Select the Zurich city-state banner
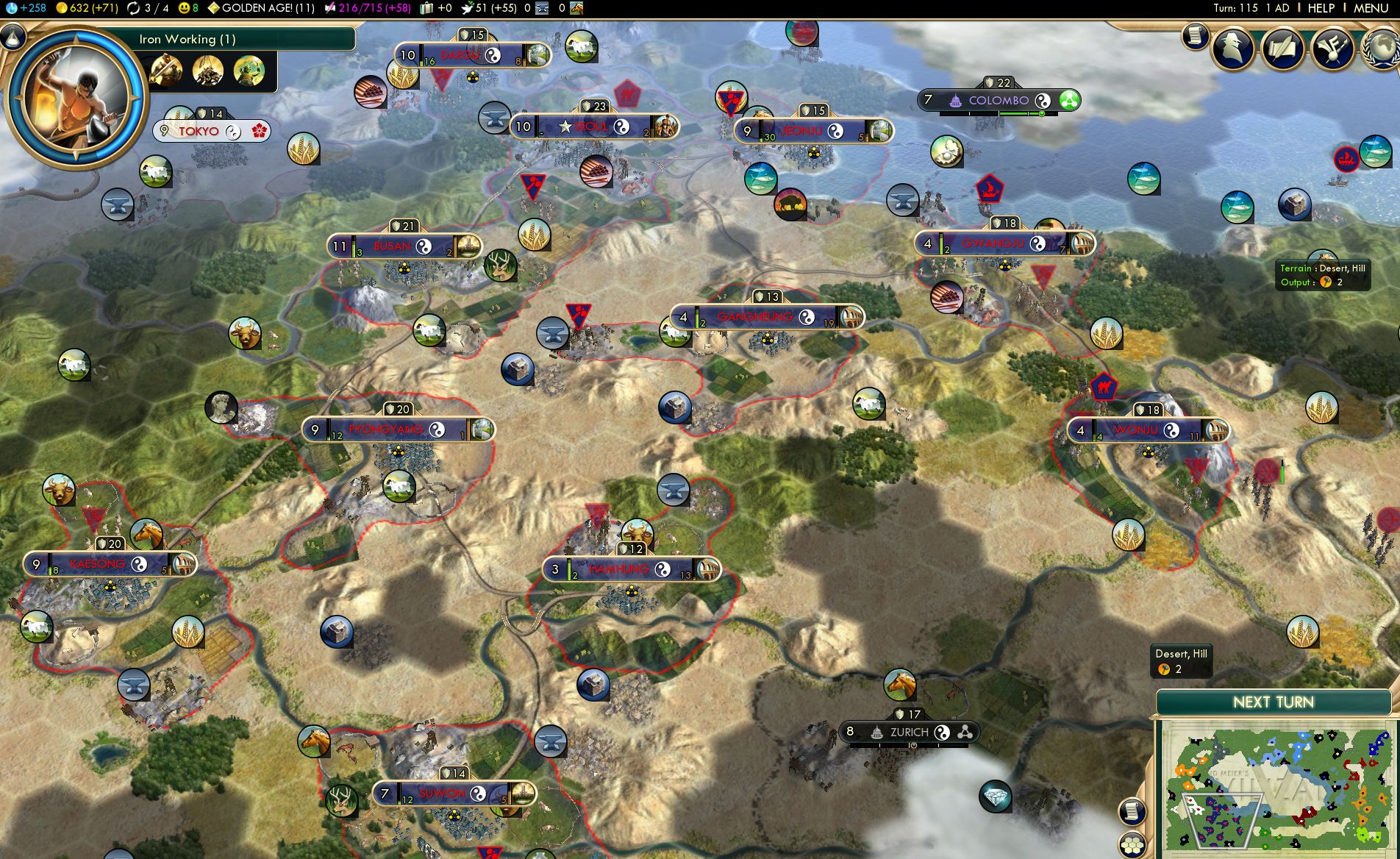The width and height of the screenshot is (1400, 859). coord(909,732)
